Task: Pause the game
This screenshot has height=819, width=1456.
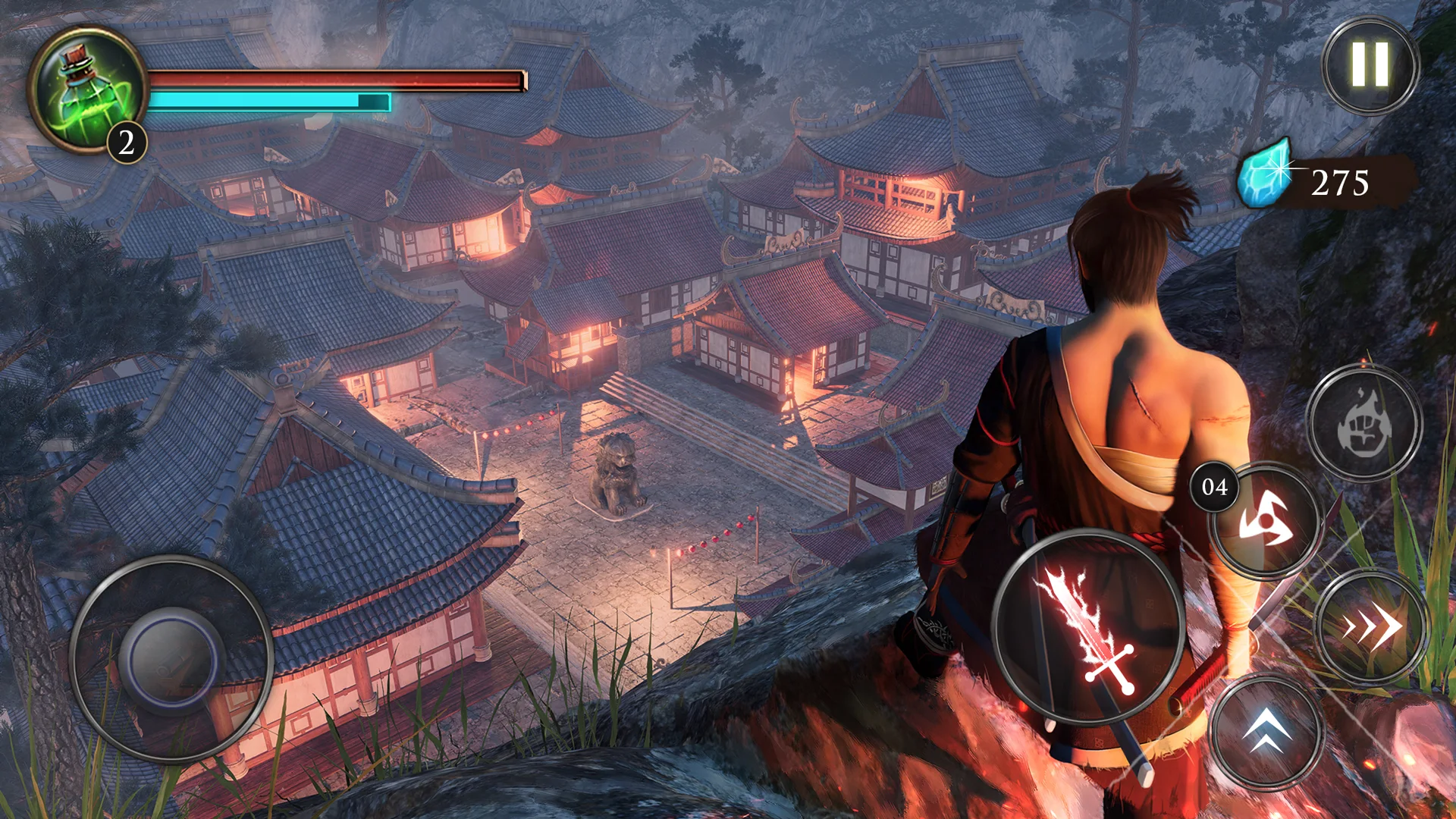Action: (x=1370, y=65)
